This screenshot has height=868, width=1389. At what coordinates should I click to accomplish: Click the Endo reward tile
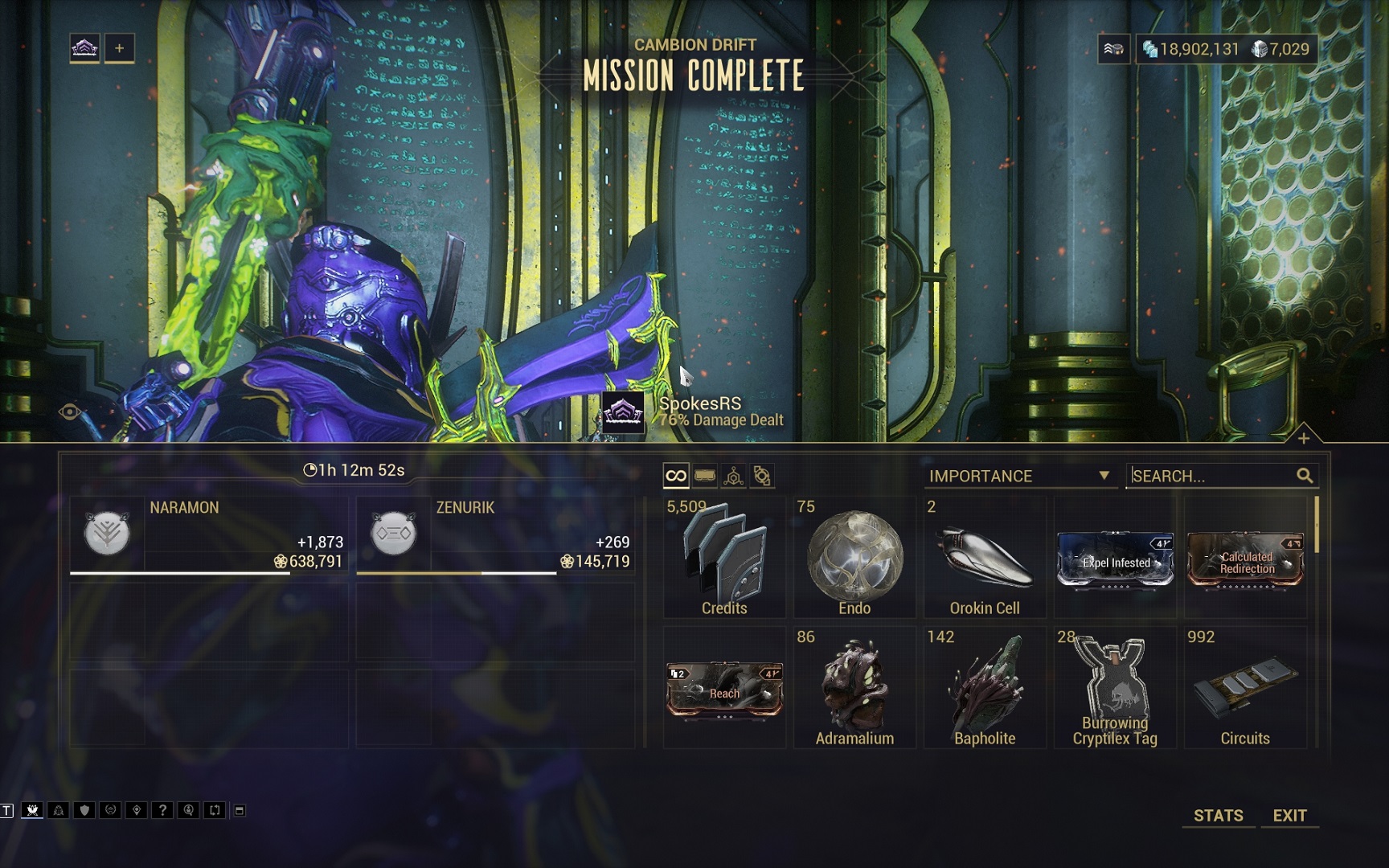tap(854, 559)
